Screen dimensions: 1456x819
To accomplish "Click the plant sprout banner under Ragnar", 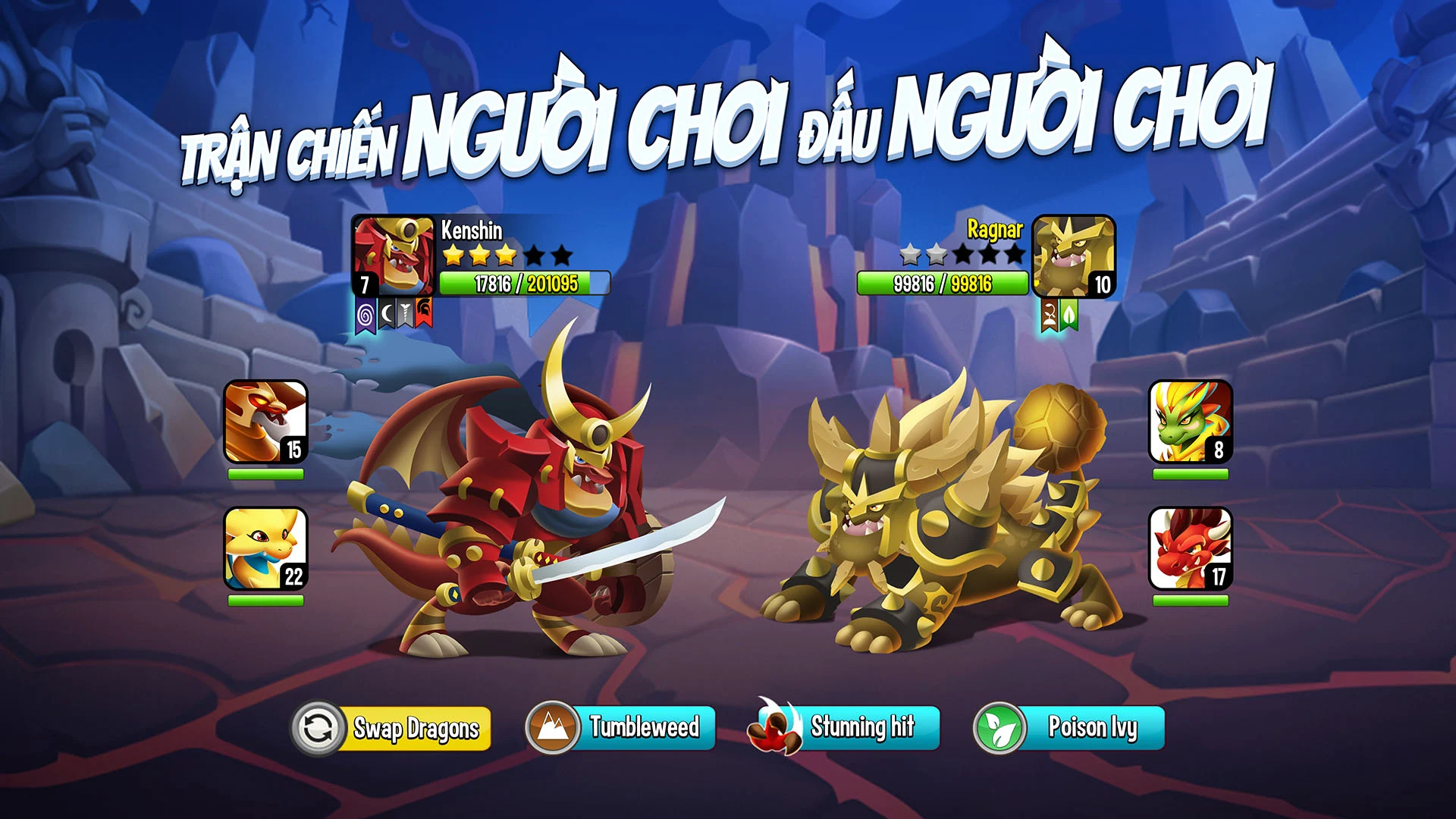I will pos(1049,315).
